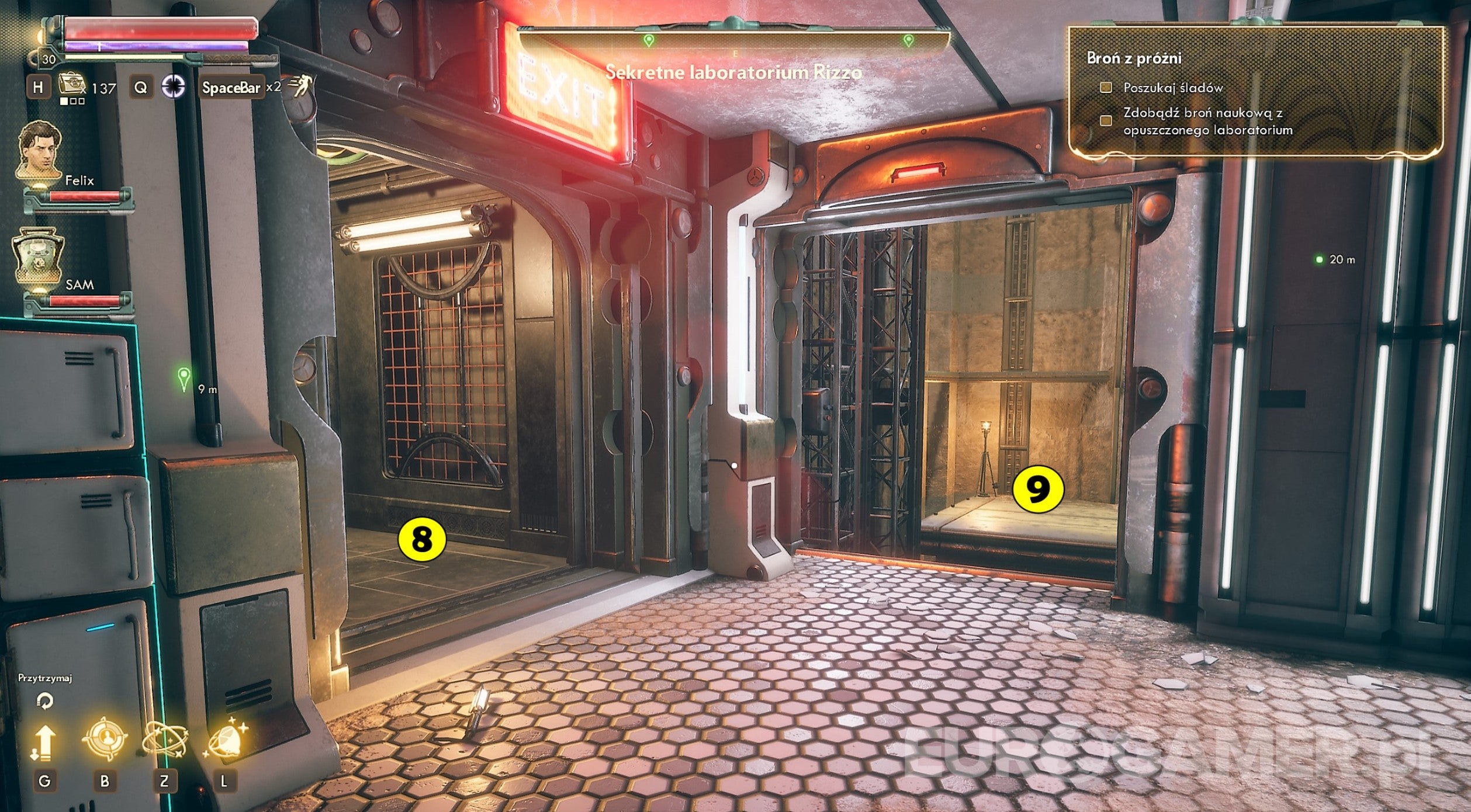
Task: Click the compass bar's left green quest marker
Action: [x=648, y=40]
